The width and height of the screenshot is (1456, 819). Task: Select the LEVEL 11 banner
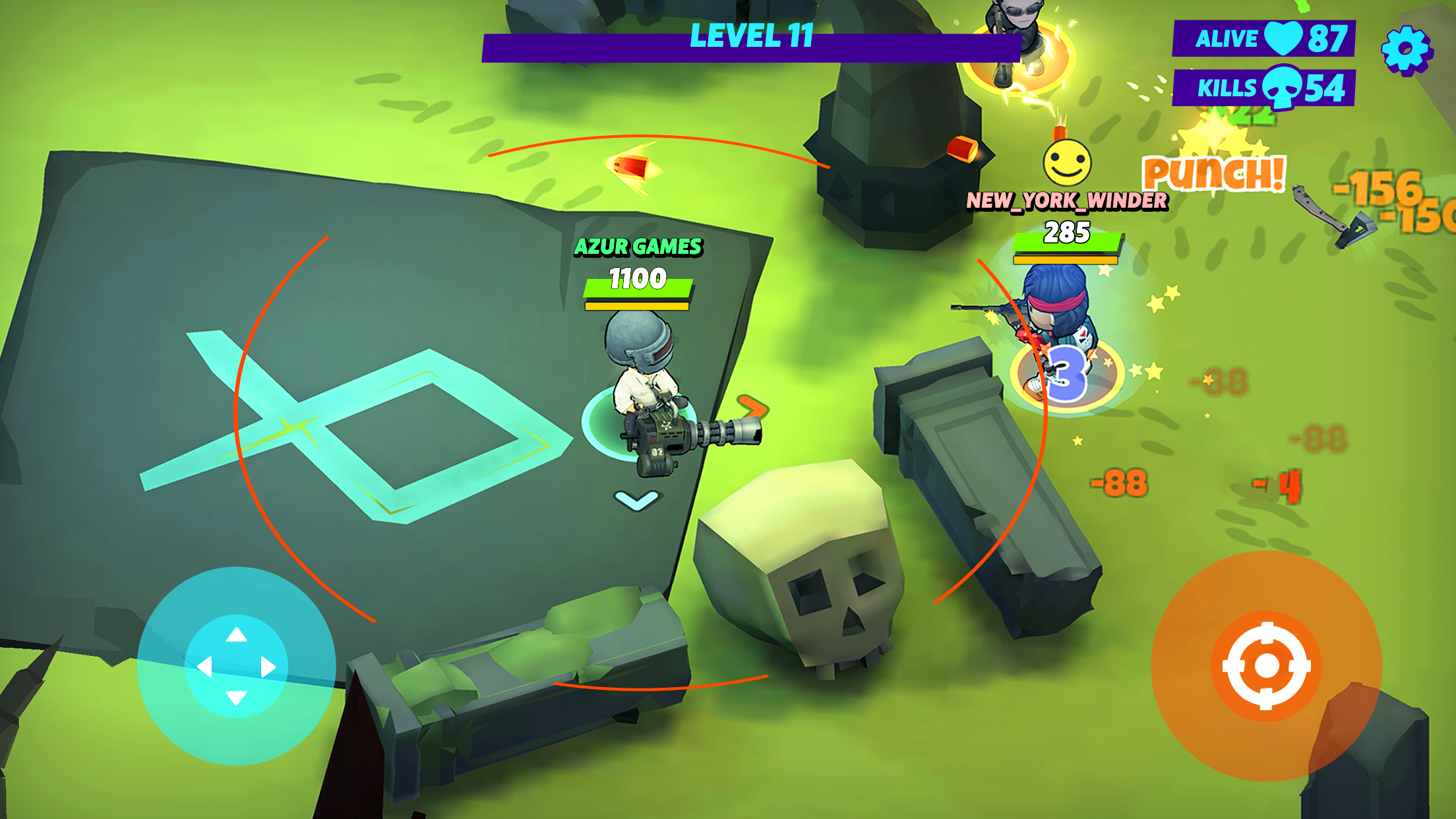752,38
